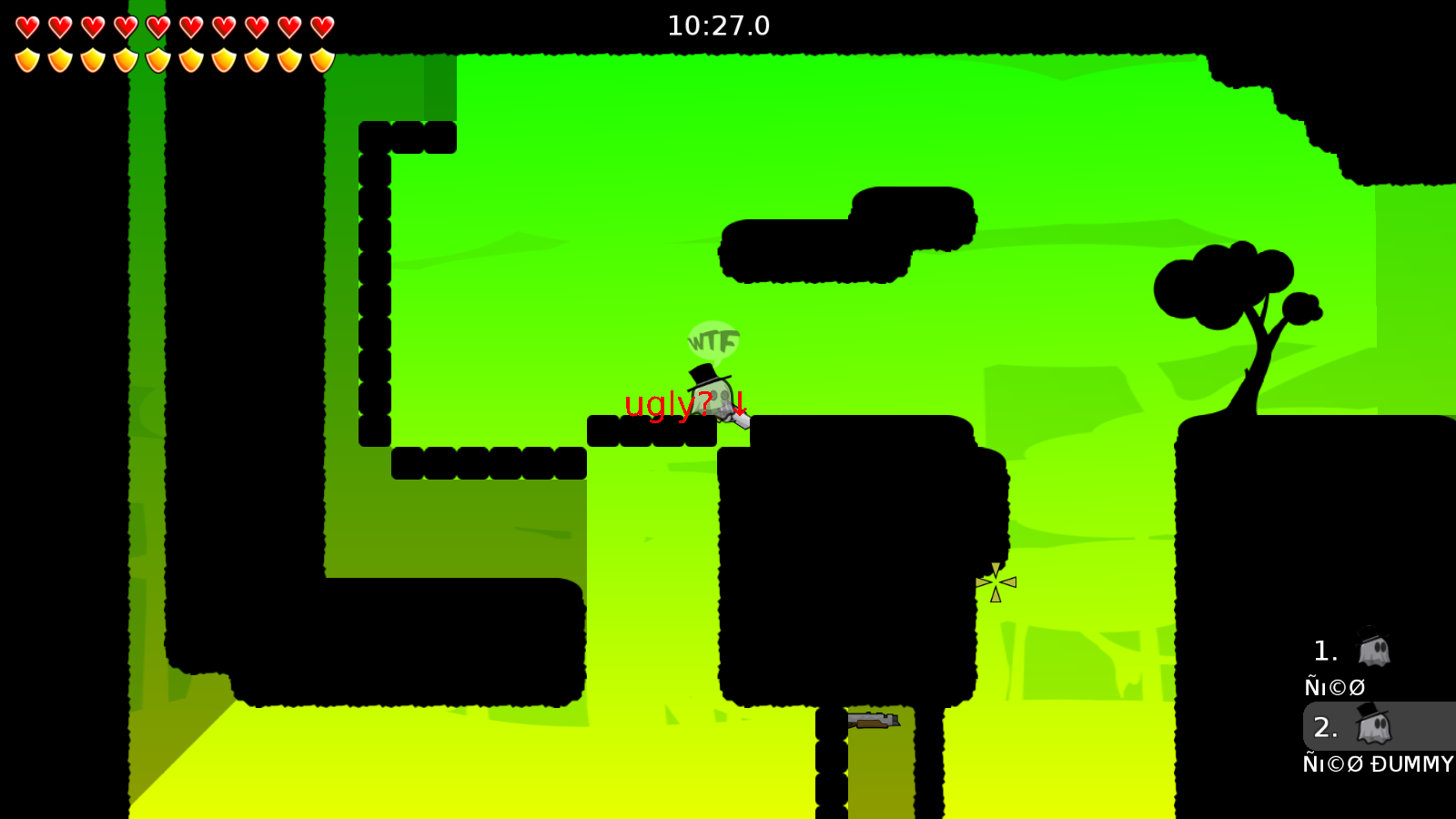
Task: Select the player name Ñı©Ø in the scoreboard
Action: coord(1334,687)
